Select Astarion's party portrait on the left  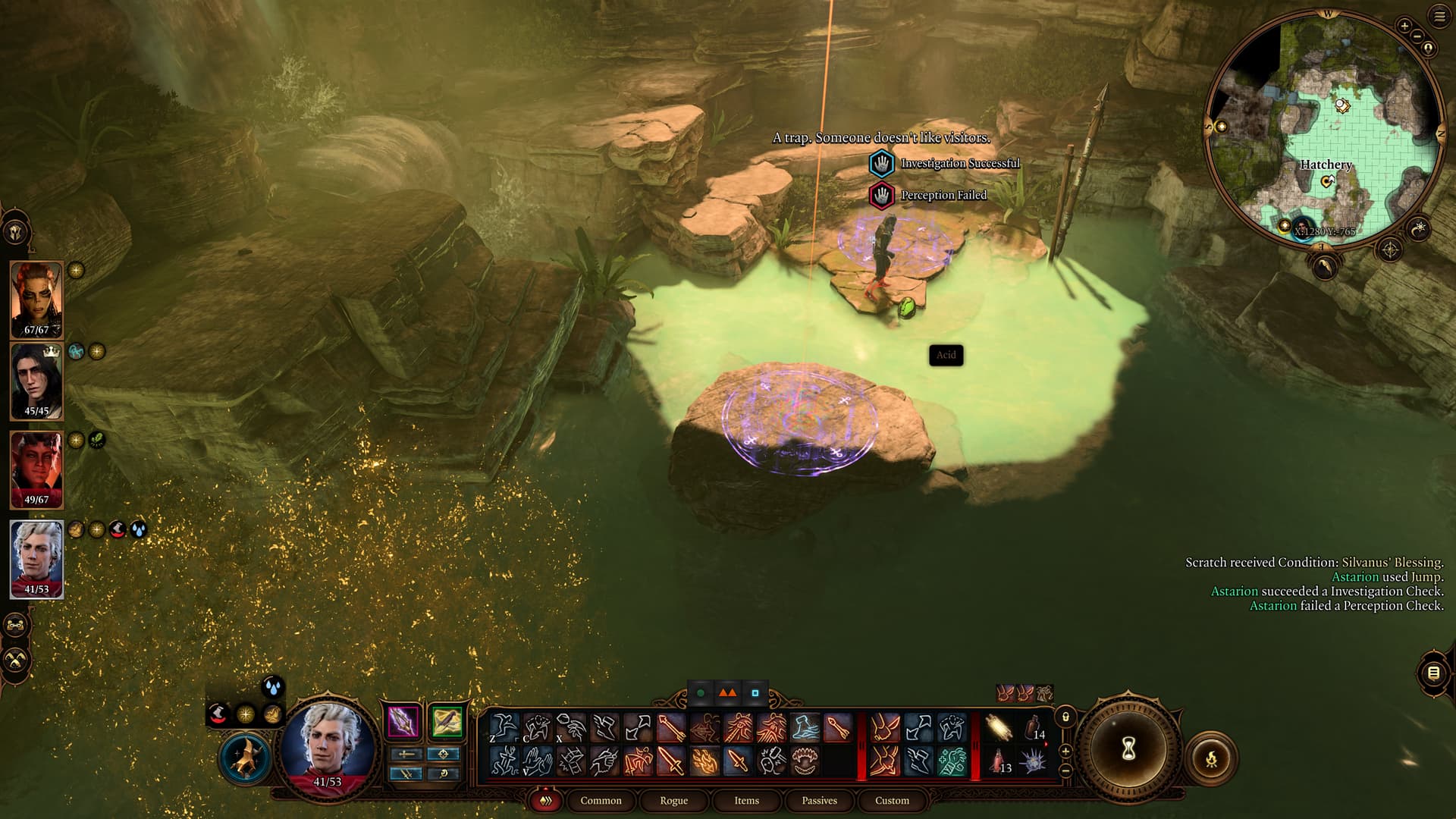tap(36, 559)
